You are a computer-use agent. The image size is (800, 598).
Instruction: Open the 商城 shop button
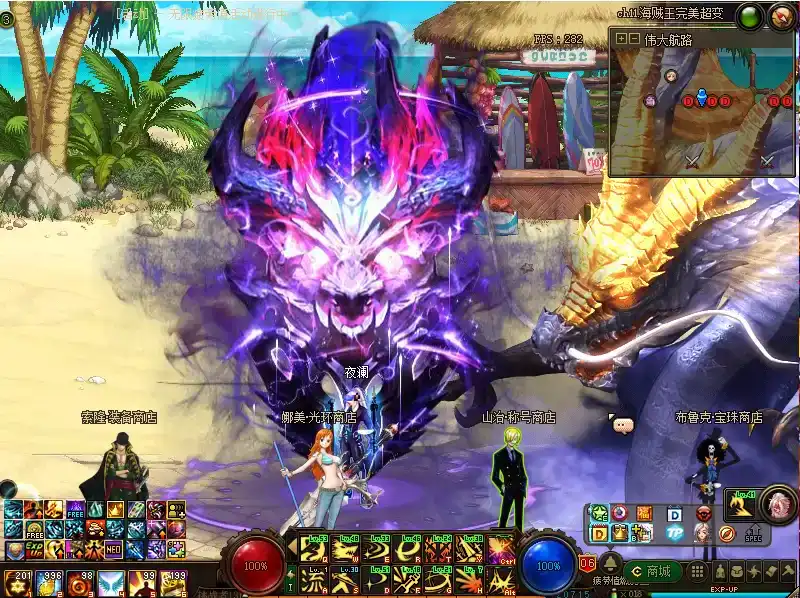[653, 571]
